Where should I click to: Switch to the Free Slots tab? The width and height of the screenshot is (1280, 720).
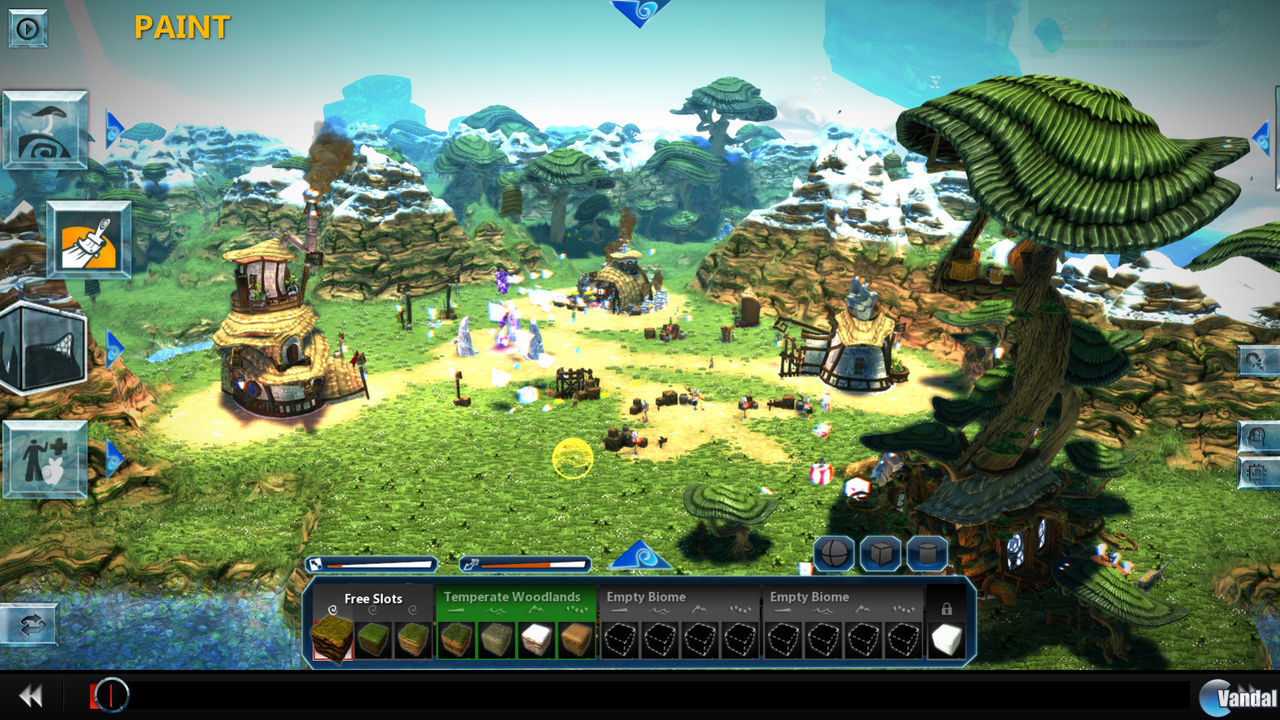373,598
